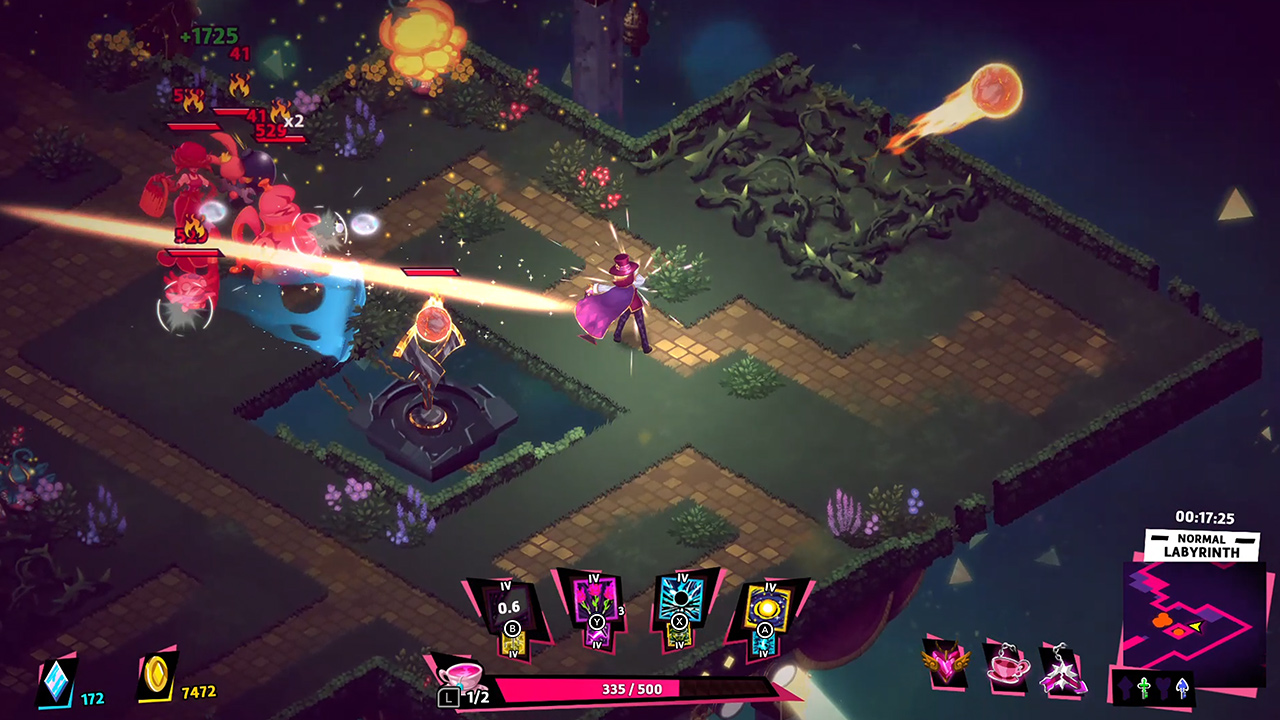Select the rose card bound to Y

tap(593, 599)
